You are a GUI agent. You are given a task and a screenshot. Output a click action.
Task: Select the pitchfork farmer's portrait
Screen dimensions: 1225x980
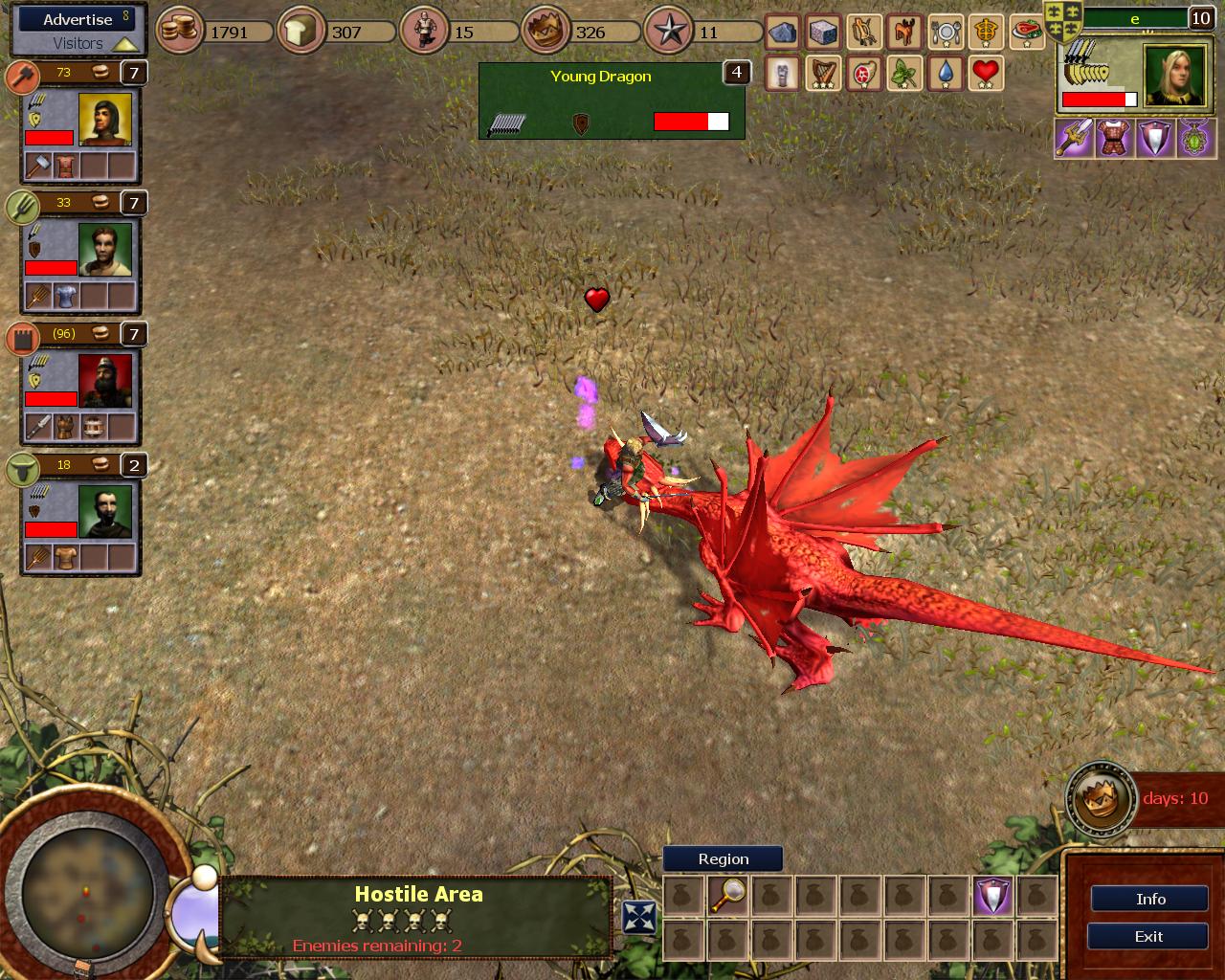[105, 251]
